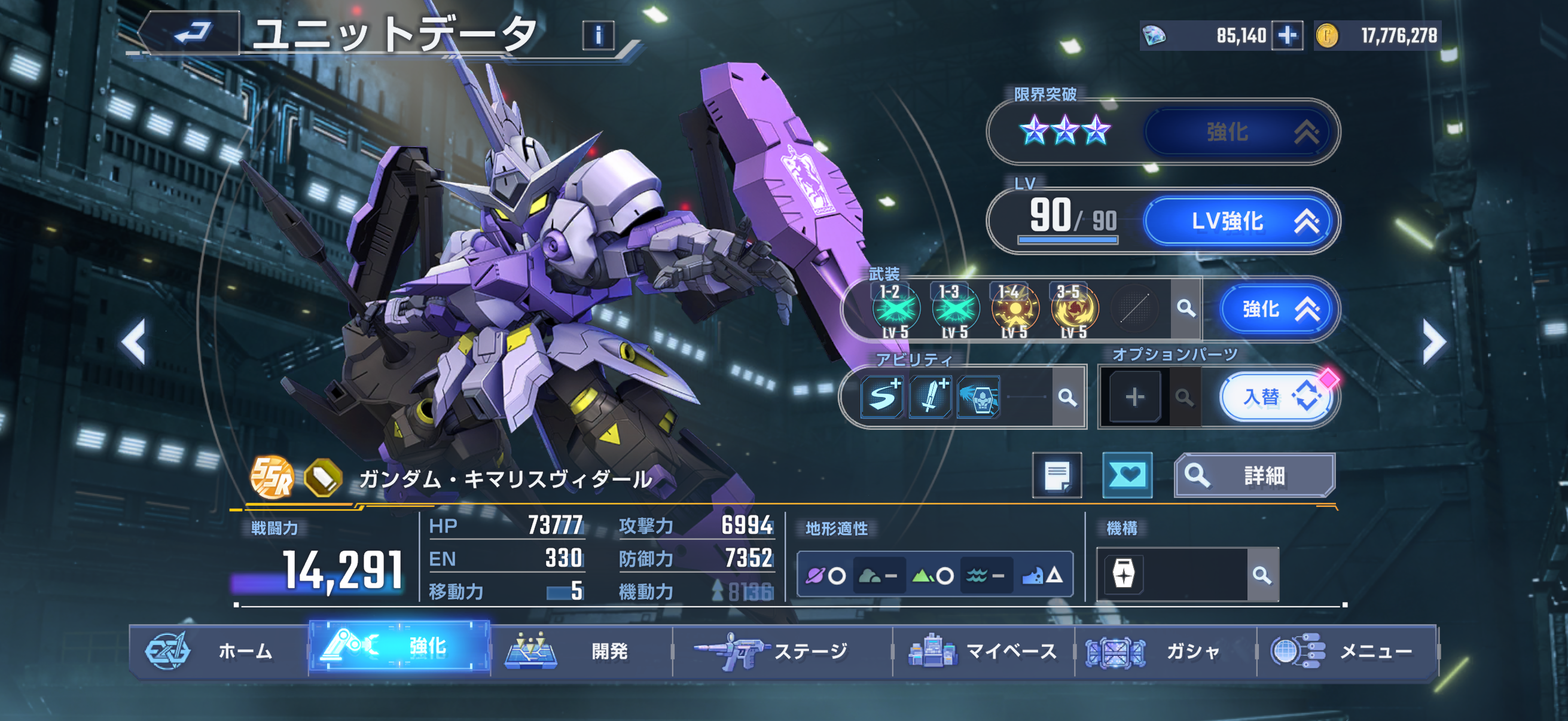Switch to the previous unit with left arrow

click(x=134, y=342)
